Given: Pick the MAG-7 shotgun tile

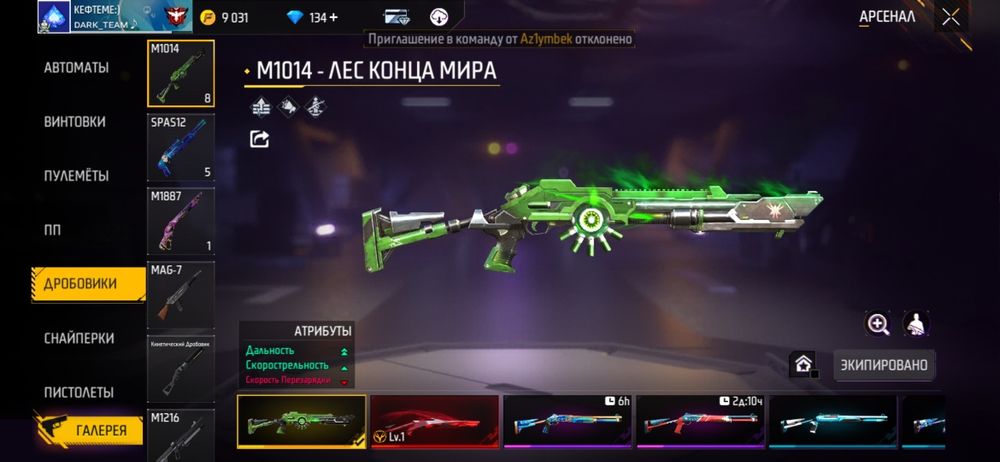Looking at the screenshot, I should tap(181, 295).
